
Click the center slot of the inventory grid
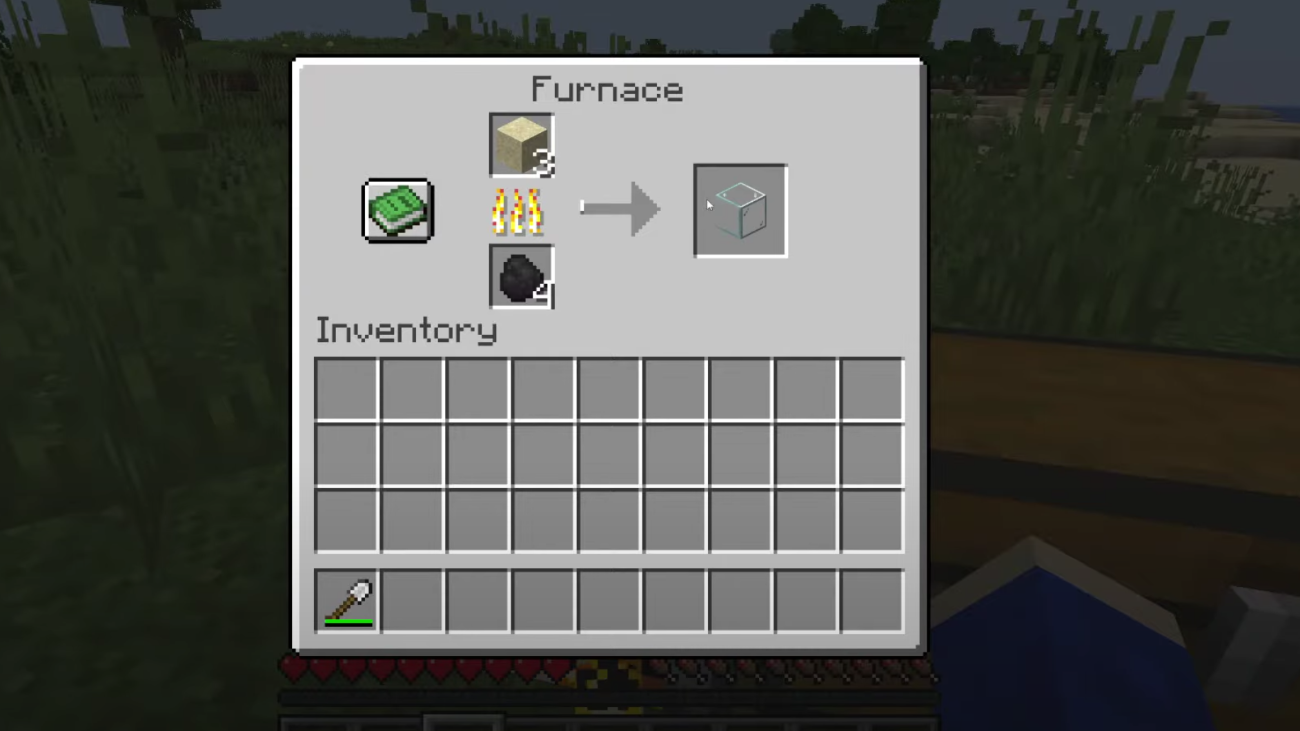pyautogui.click(x=608, y=454)
